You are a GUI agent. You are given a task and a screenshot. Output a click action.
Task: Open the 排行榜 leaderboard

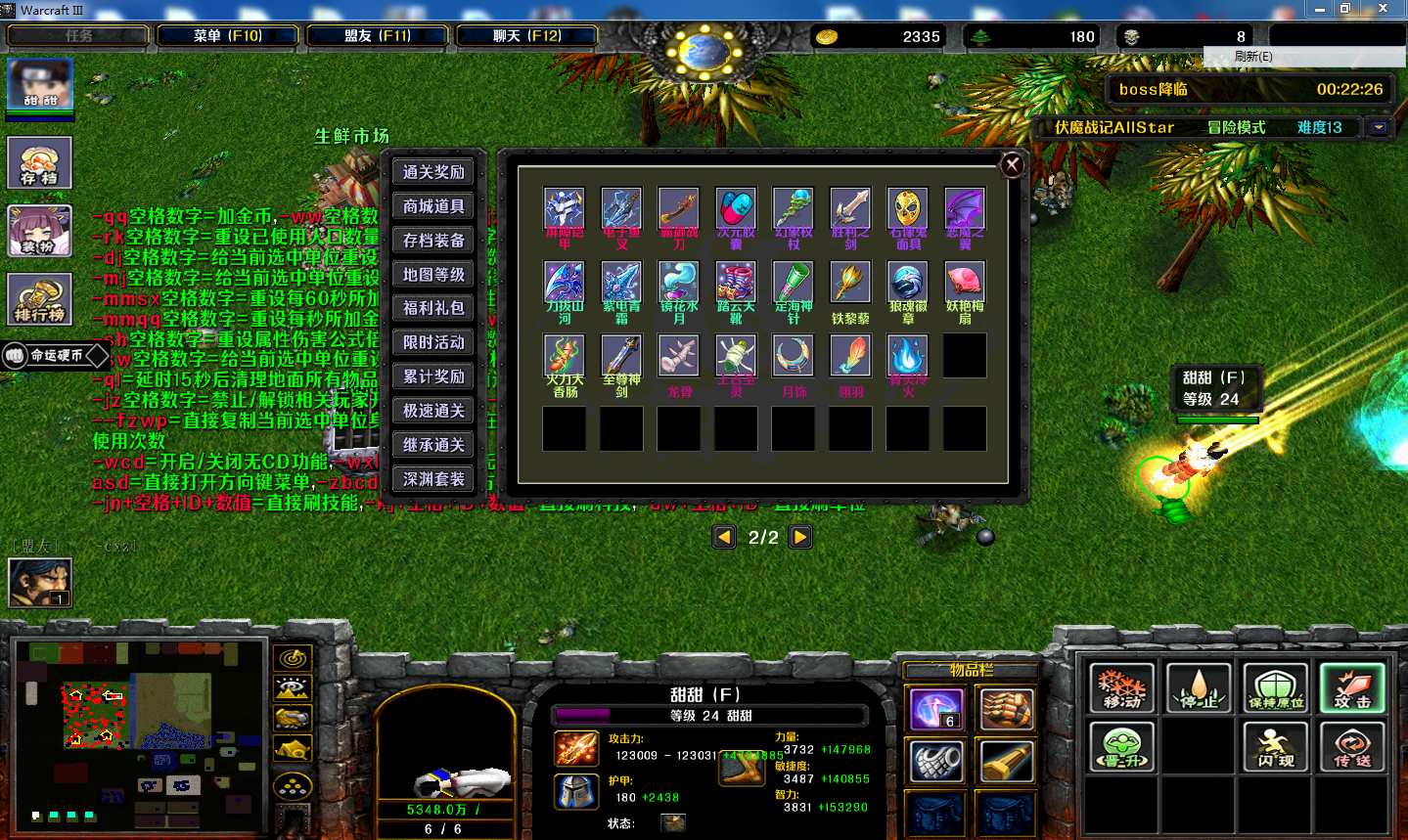[39, 299]
